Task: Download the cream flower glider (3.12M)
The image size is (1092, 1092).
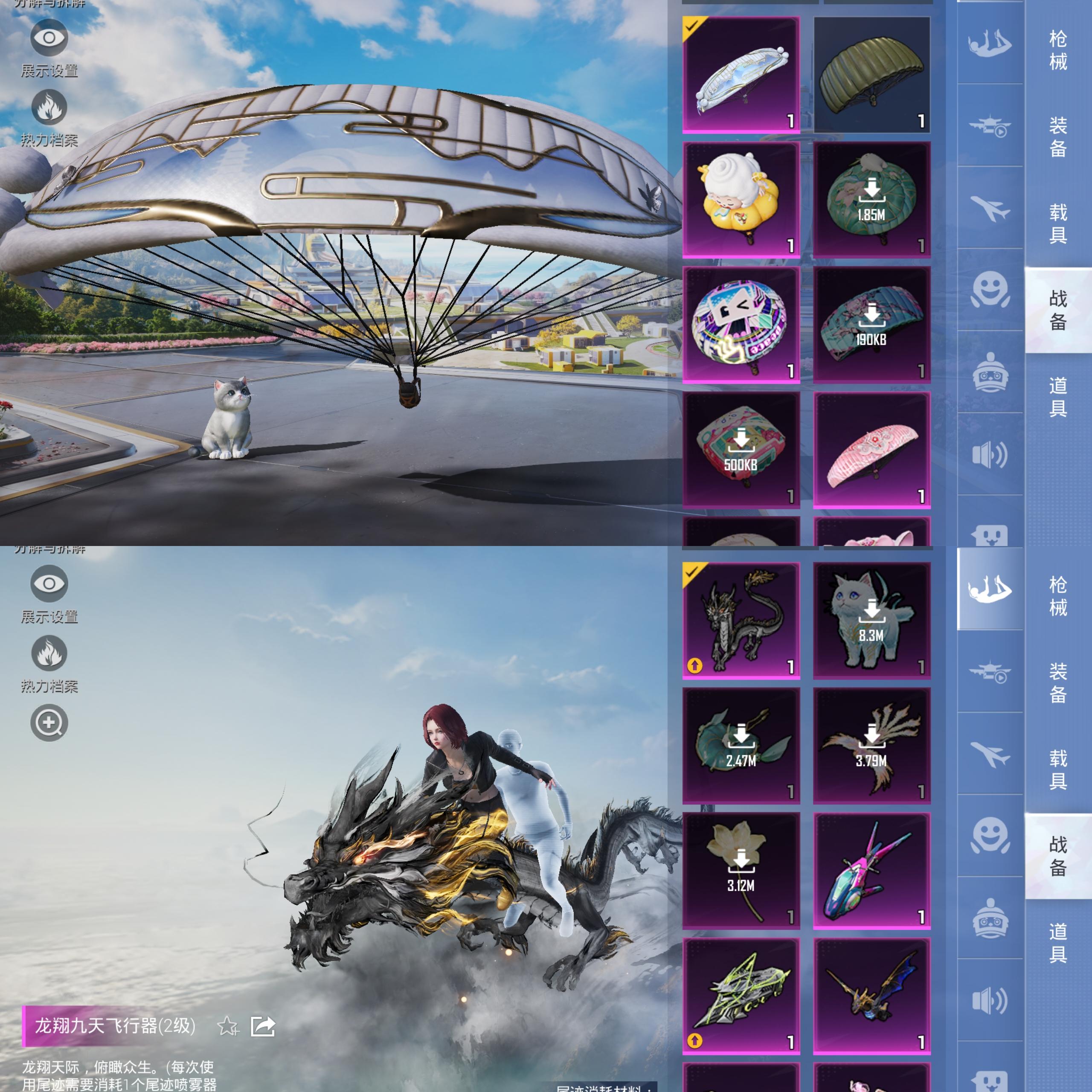Action: pyautogui.click(x=741, y=871)
